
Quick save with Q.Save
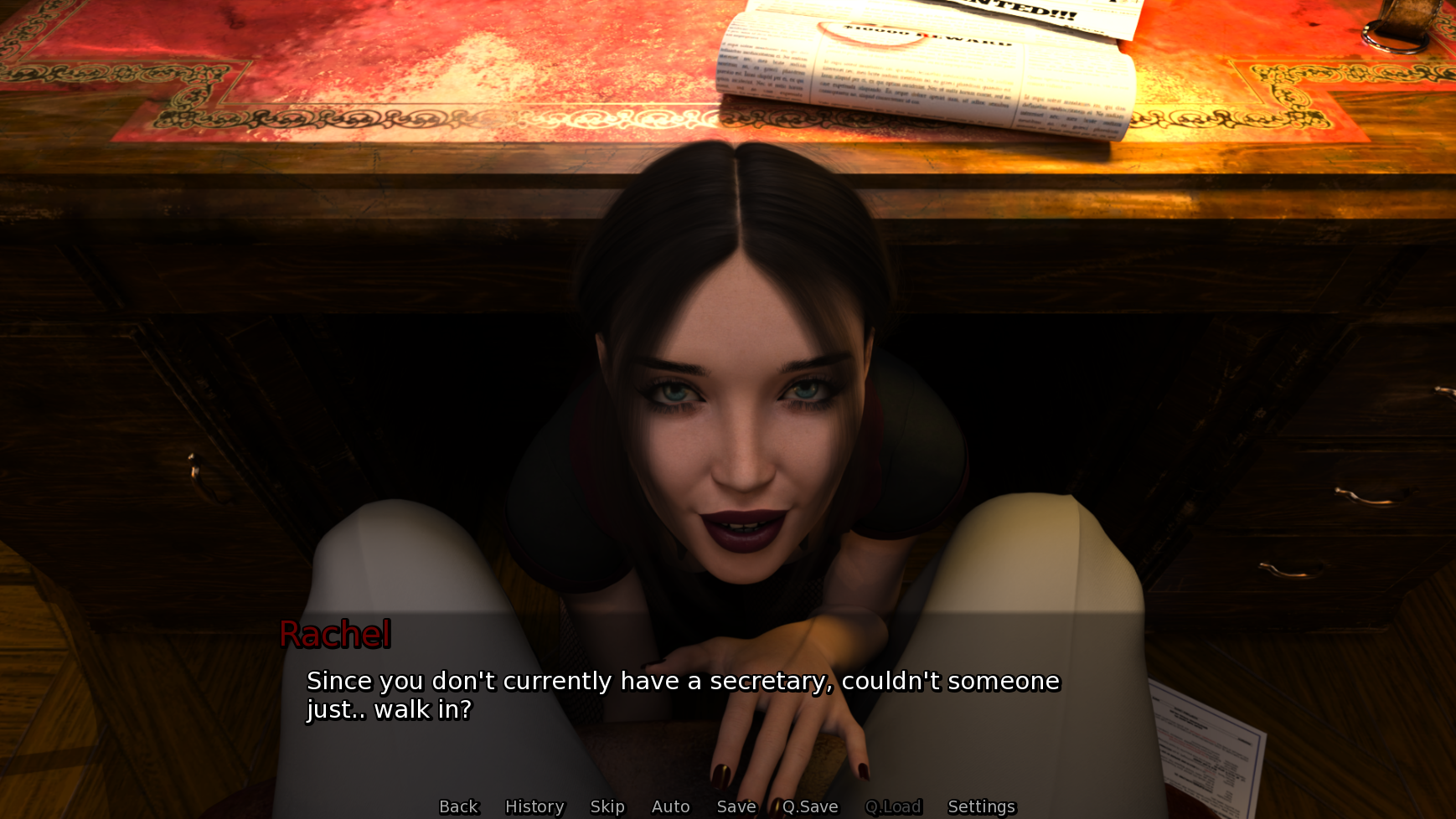[x=810, y=806]
